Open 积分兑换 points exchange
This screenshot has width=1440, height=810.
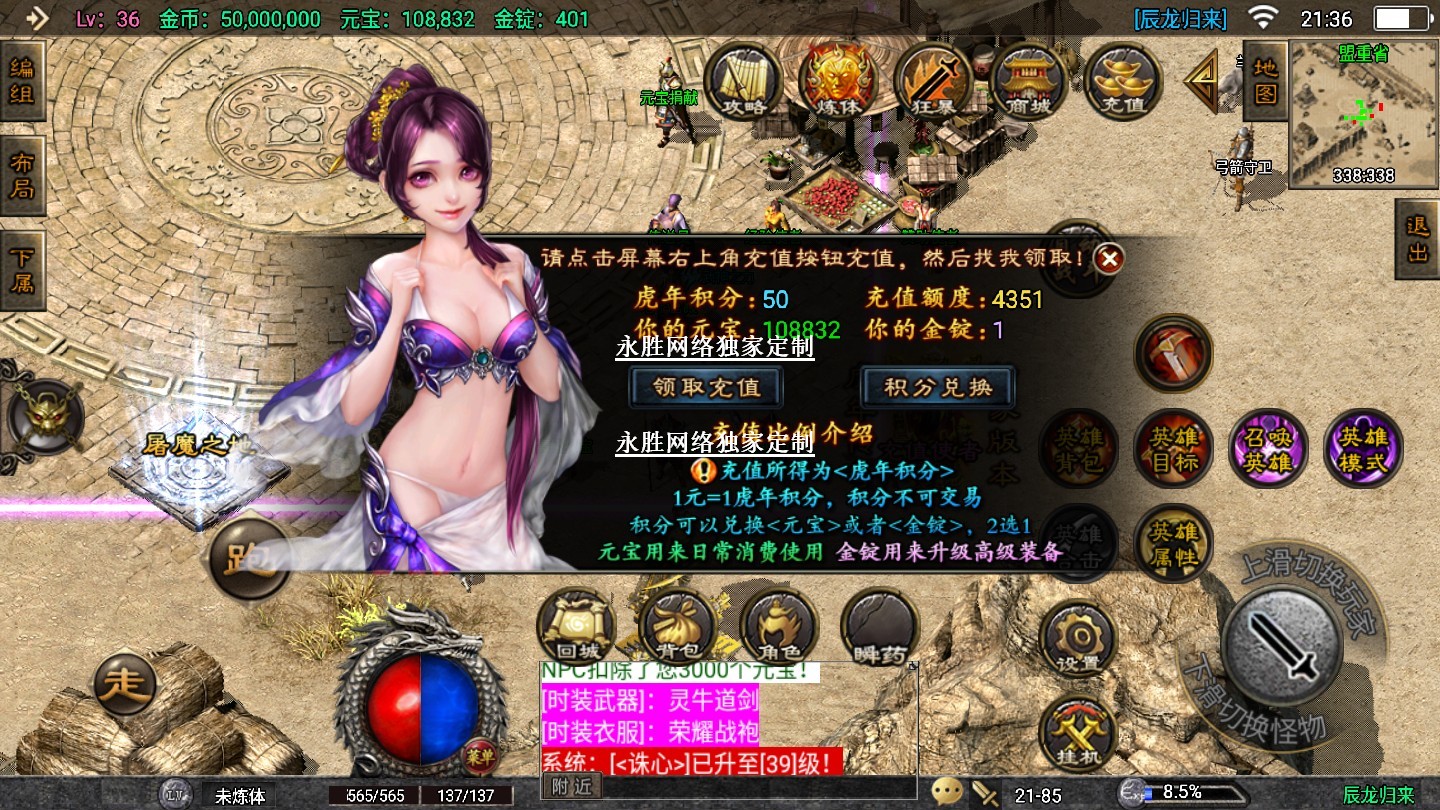(937, 387)
